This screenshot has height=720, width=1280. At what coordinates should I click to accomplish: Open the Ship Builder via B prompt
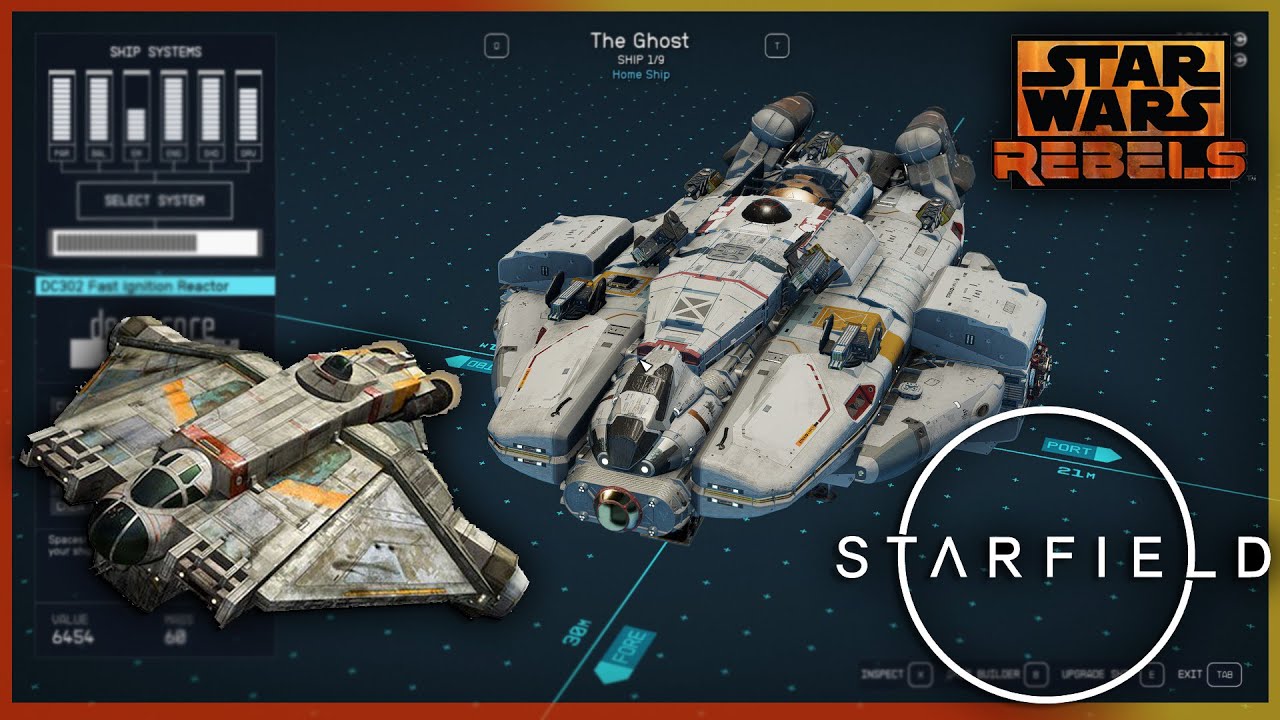tap(1035, 673)
